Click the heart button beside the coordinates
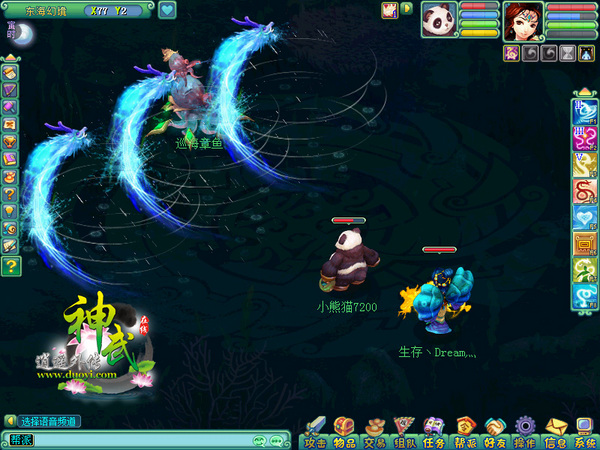The image size is (600, 450). click(167, 10)
